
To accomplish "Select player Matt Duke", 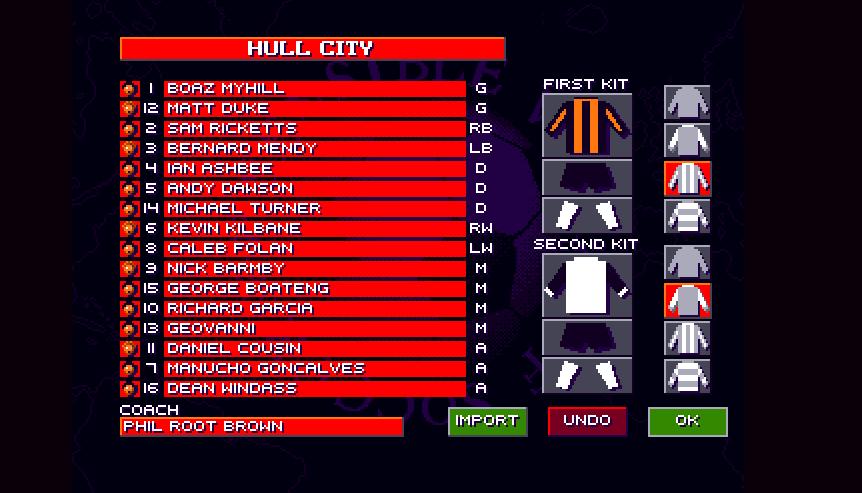I will (x=314, y=109).
